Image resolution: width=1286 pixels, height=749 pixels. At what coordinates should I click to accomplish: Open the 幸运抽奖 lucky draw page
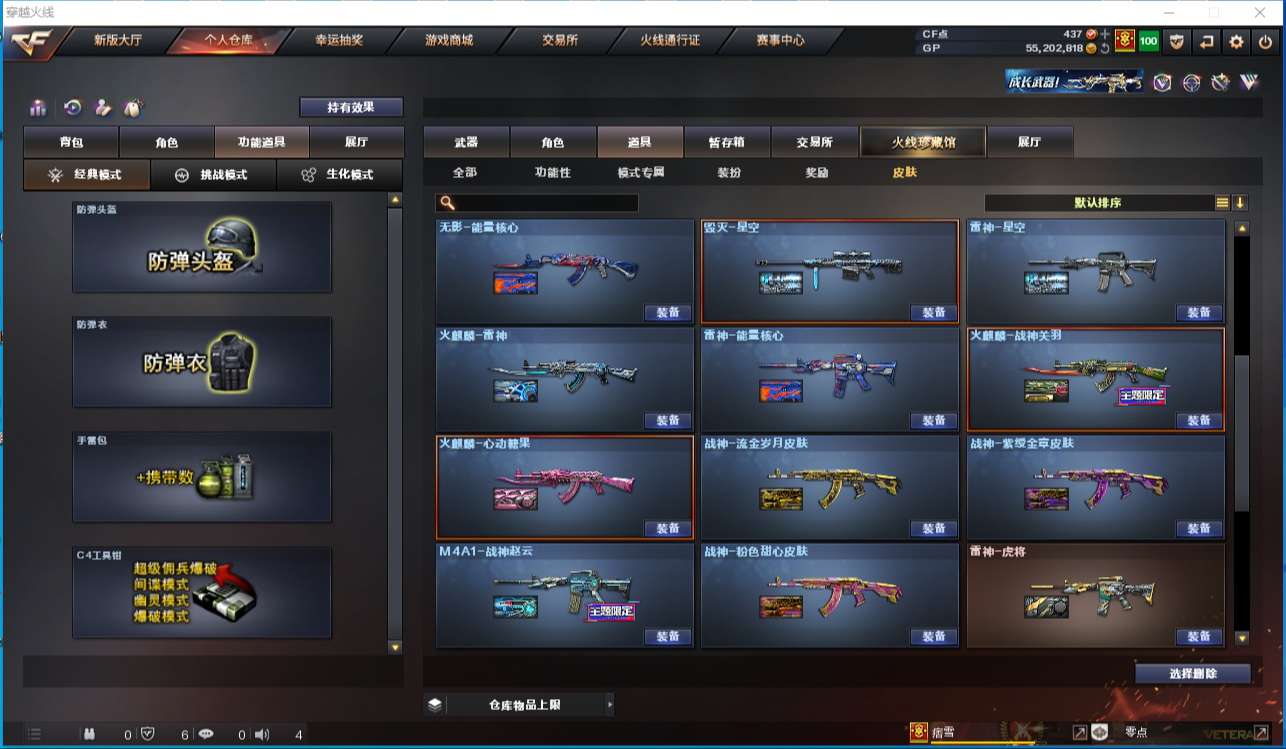tap(338, 41)
